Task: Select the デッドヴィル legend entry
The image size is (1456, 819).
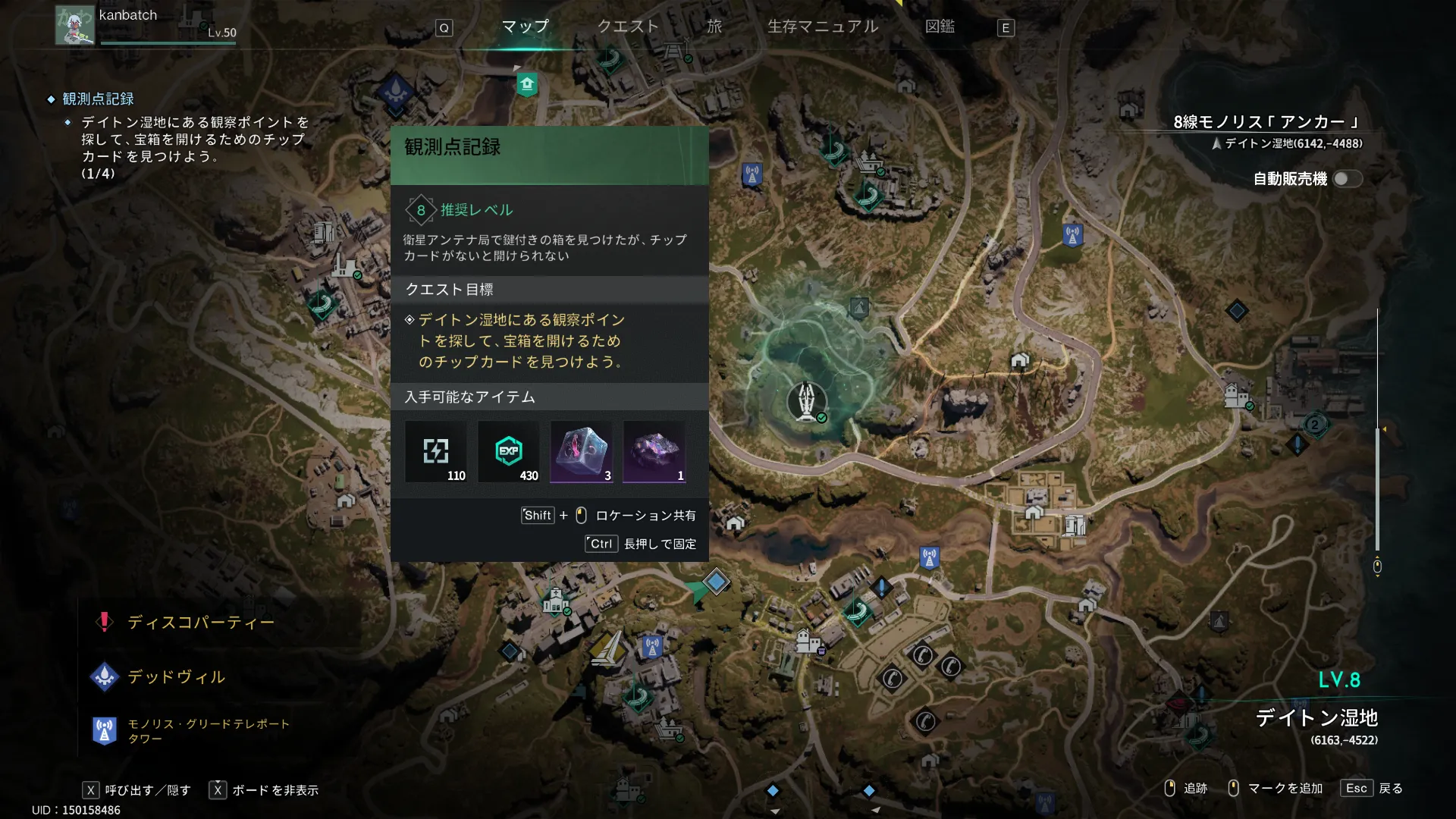Action: point(176,676)
